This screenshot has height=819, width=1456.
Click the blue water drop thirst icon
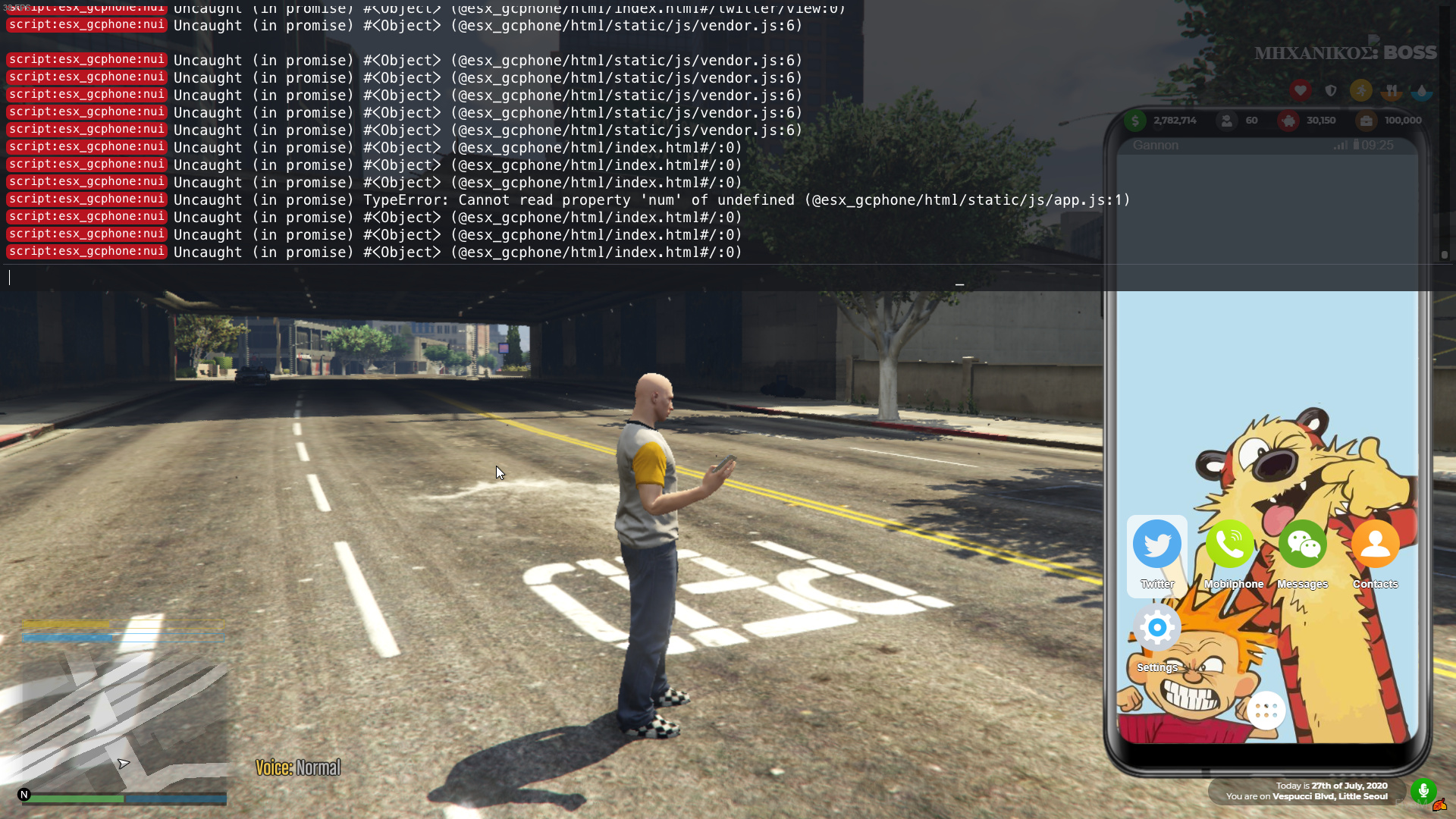pyautogui.click(x=1422, y=90)
